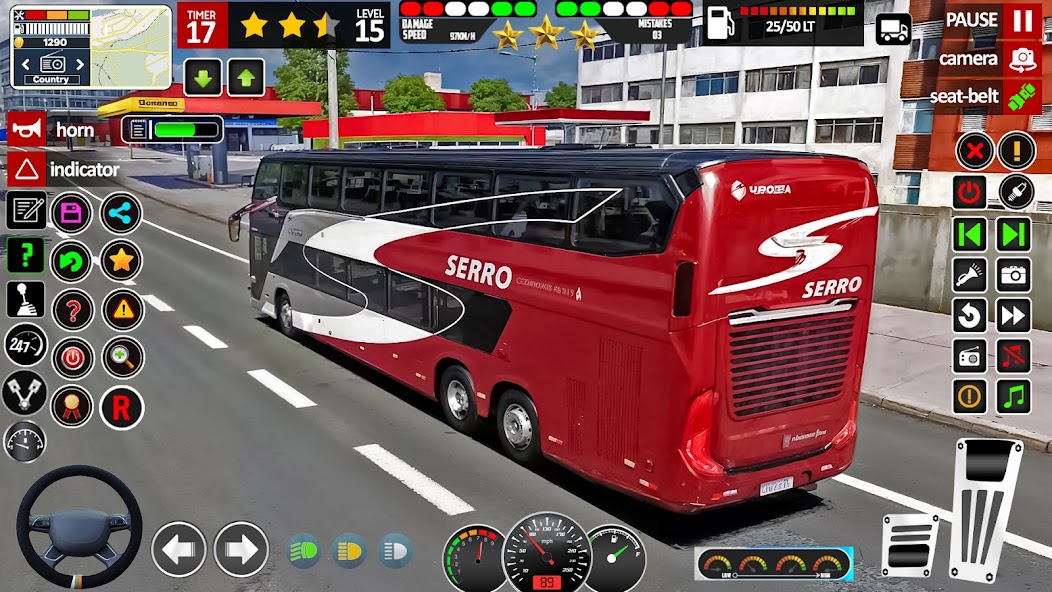
Task: Sound the horn button
Action: (x=26, y=129)
